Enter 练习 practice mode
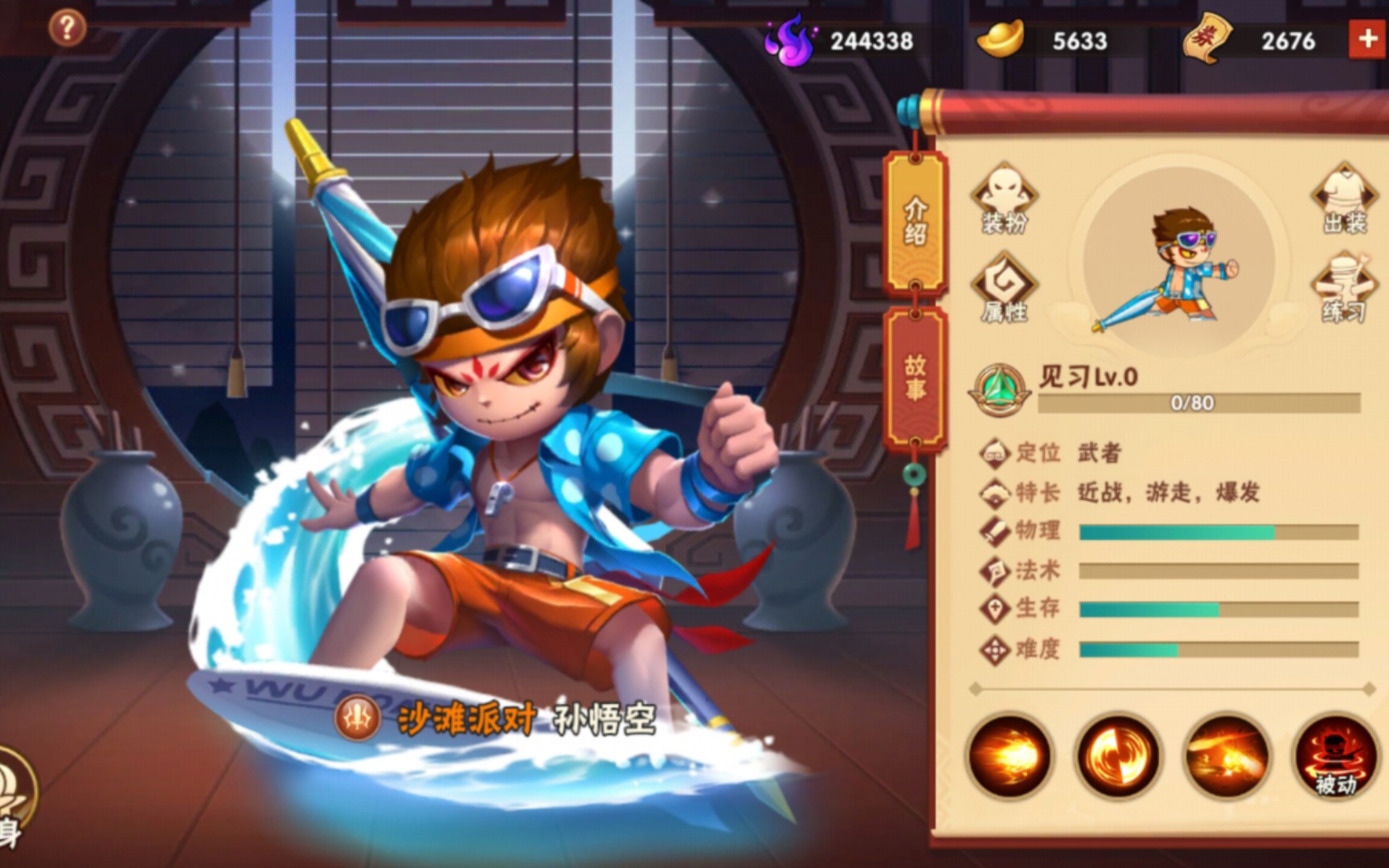Image resolution: width=1389 pixels, height=868 pixels. click(x=1343, y=288)
